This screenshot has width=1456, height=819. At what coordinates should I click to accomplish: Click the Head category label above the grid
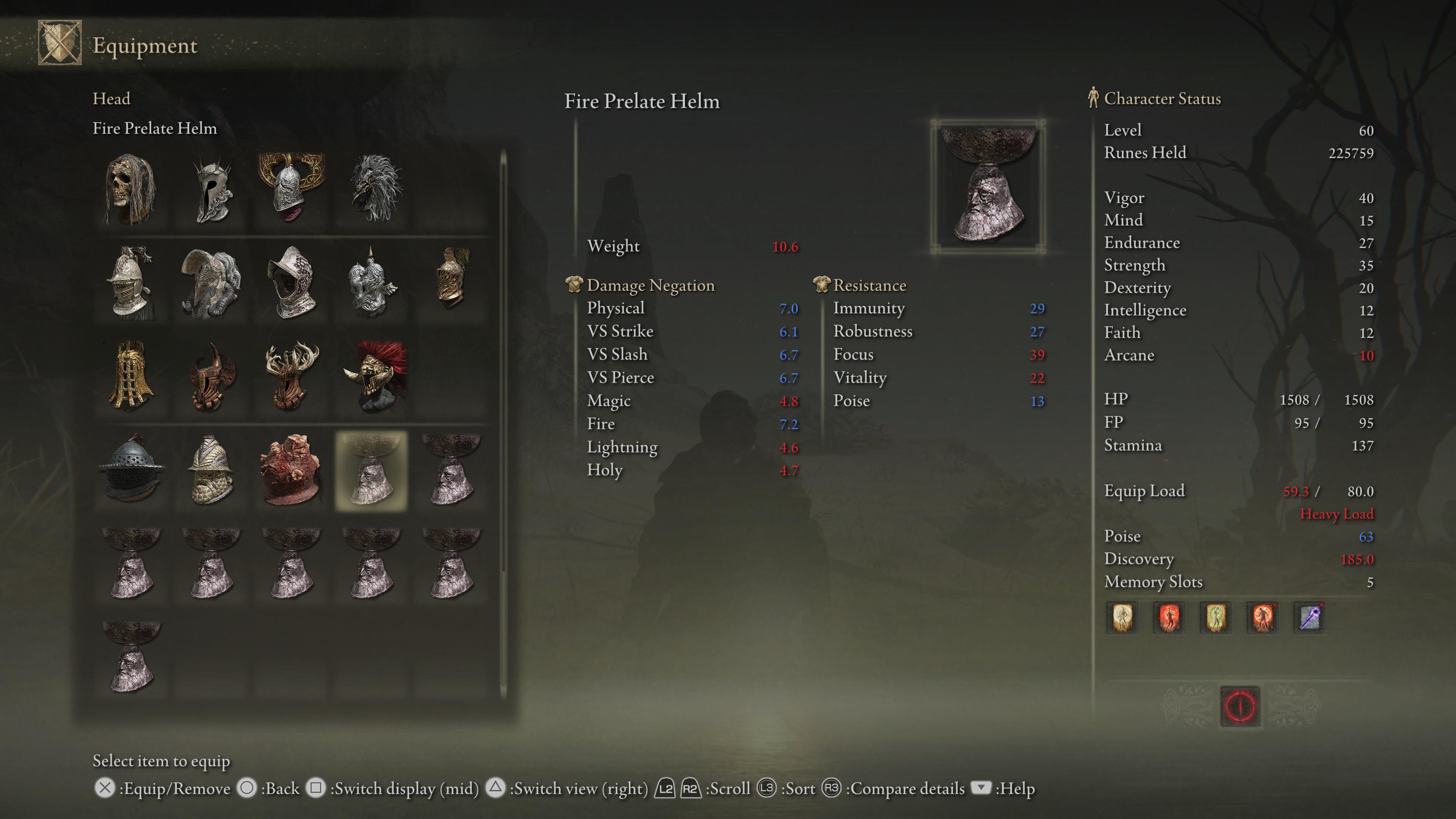112,98
